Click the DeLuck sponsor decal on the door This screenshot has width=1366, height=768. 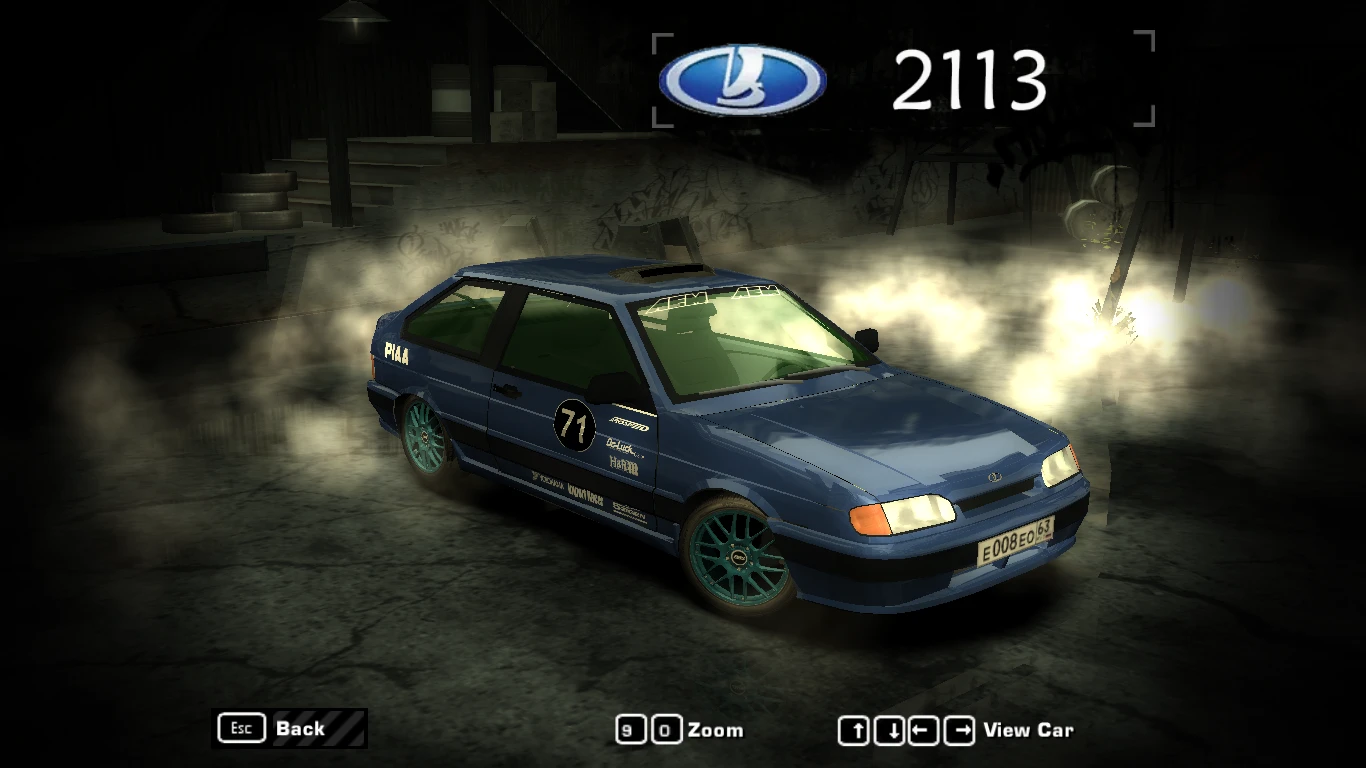[x=621, y=445]
